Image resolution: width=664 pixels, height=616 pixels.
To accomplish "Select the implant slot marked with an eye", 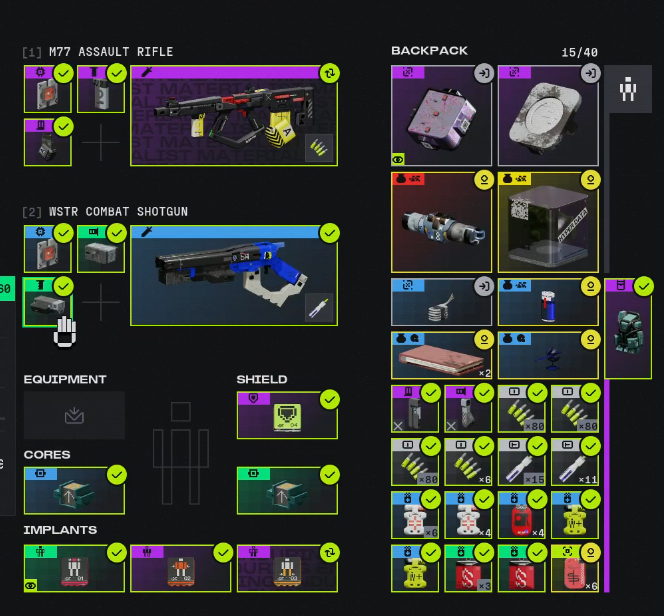I will (x=74, y=568).
